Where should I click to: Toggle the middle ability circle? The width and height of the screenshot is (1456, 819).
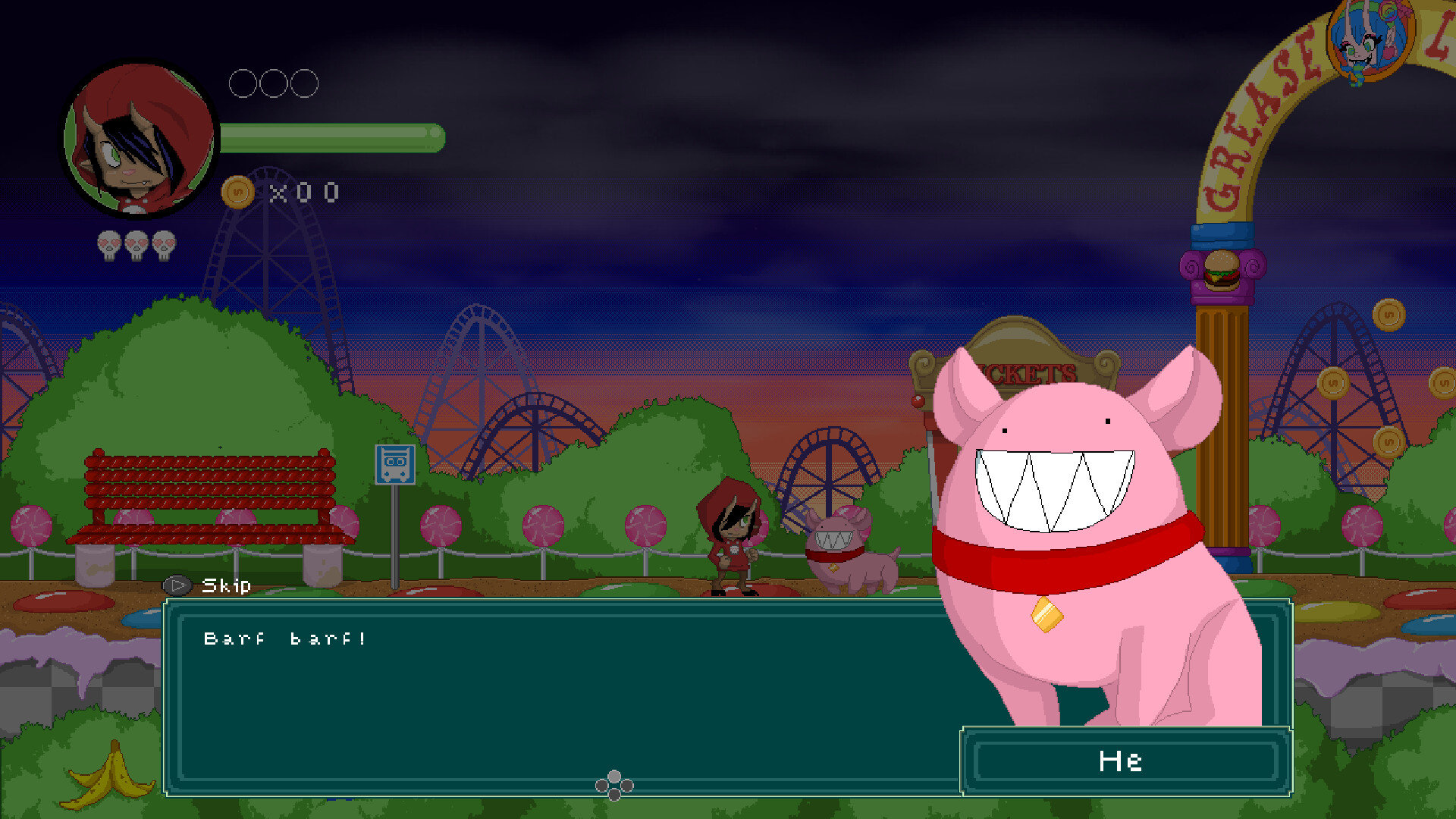(273, 83)
